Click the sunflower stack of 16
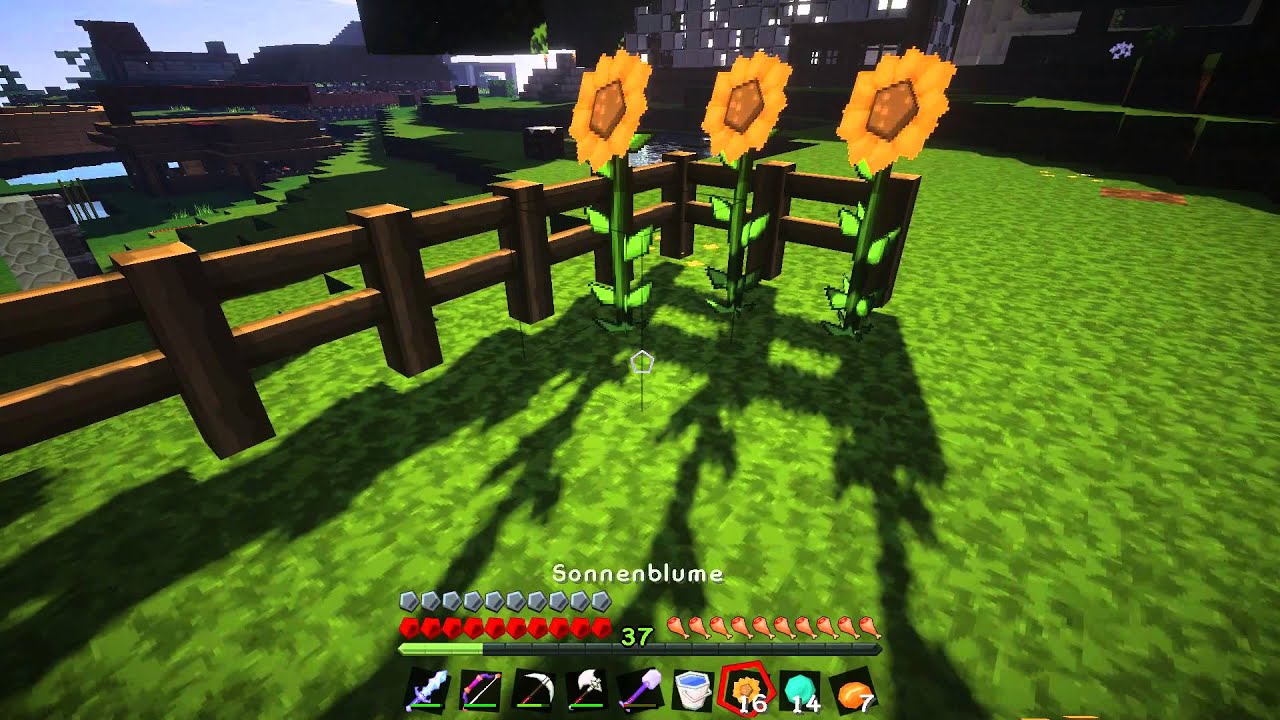 pos(746,690)
